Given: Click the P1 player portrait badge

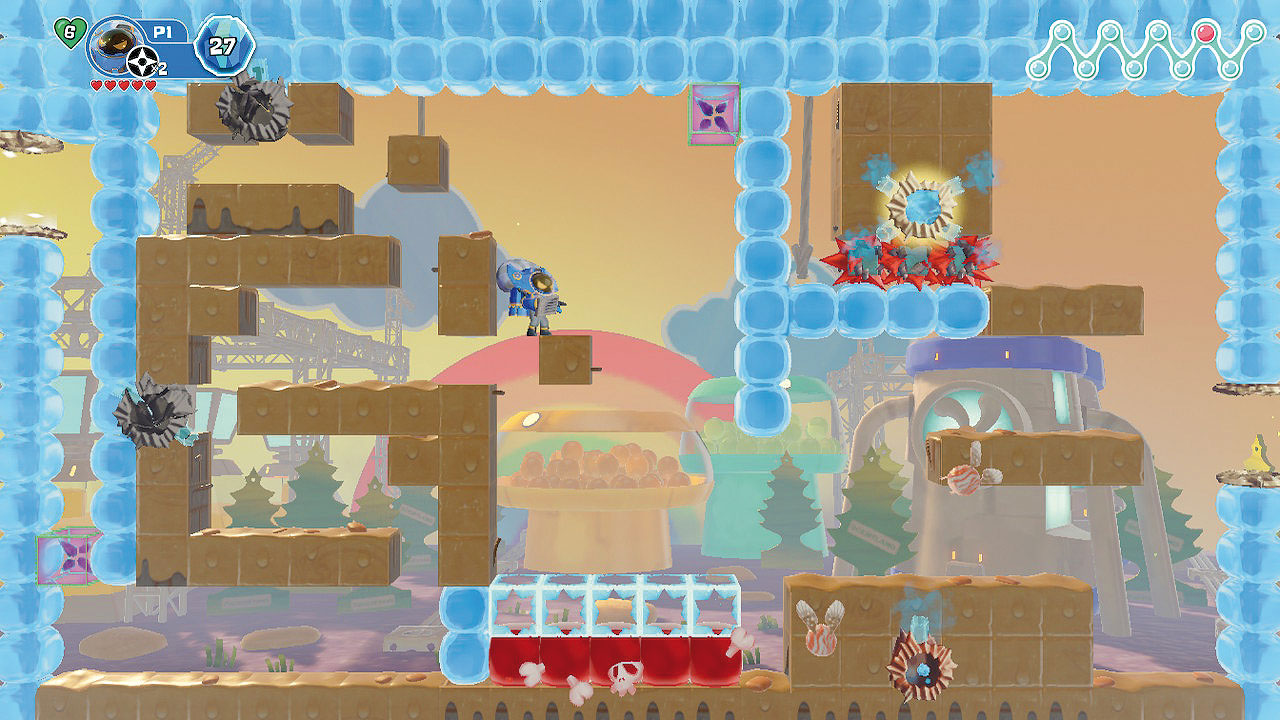Looking at the screenshot, I should tap(116, 44).
